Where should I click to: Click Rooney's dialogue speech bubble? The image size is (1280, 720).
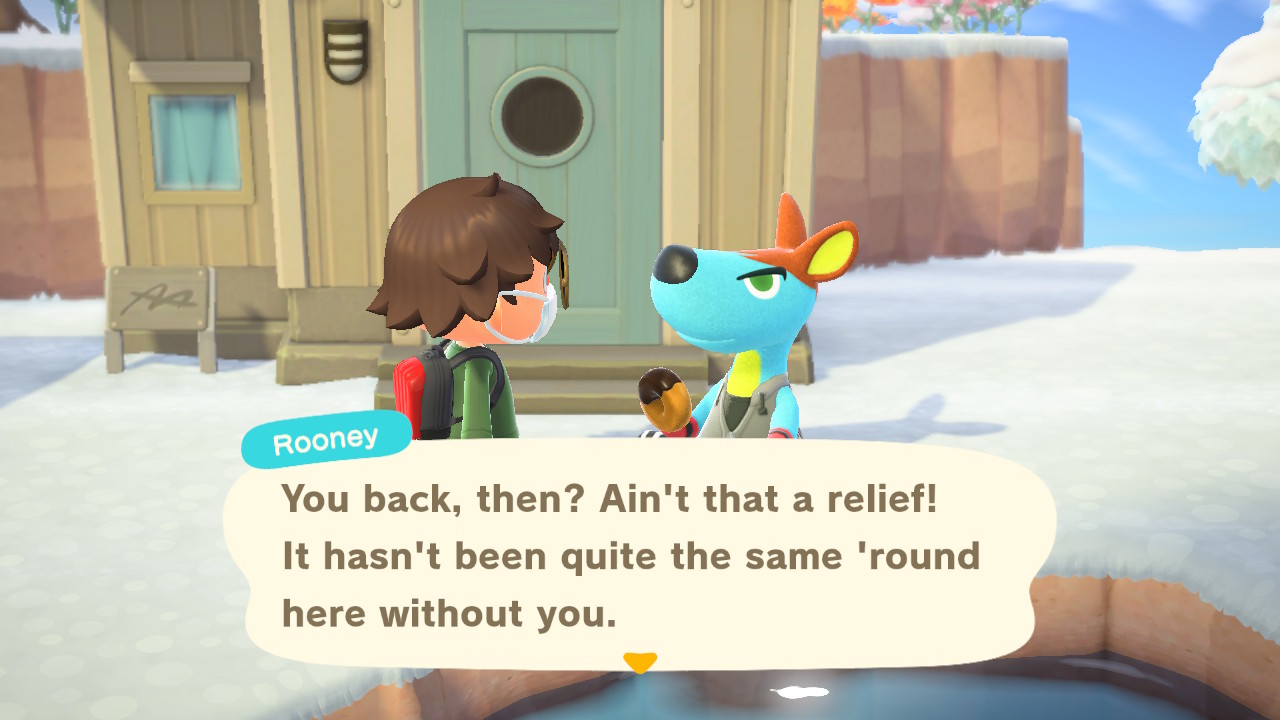(x=640, y=555)
